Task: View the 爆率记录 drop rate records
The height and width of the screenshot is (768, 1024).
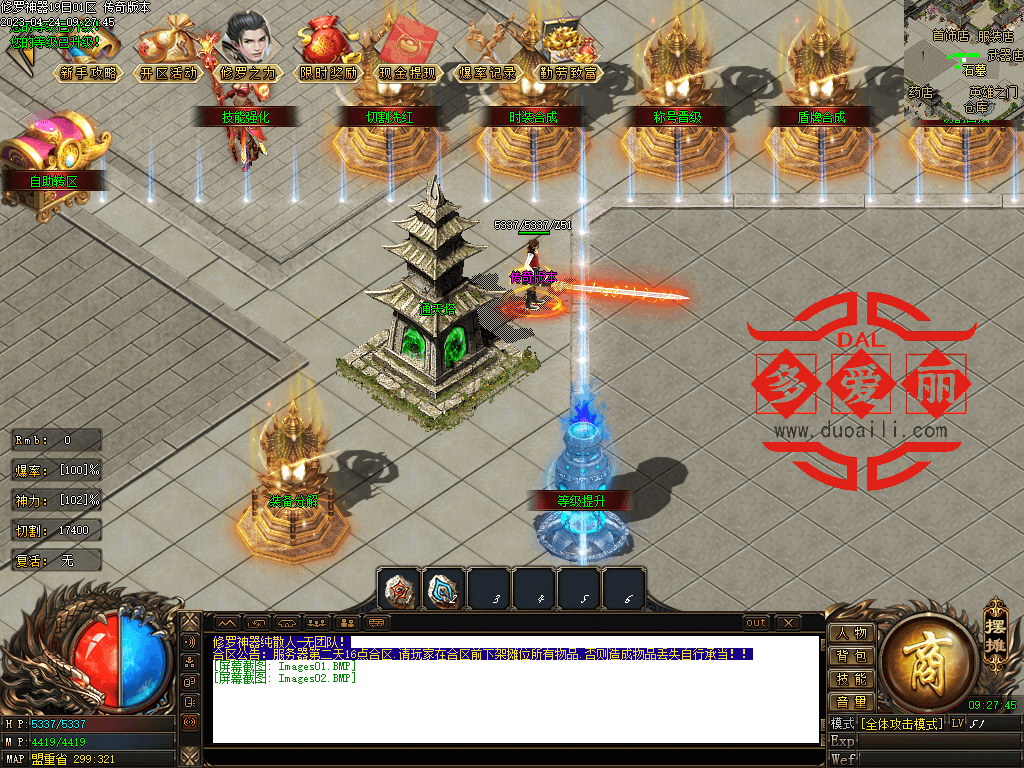Action: point(487,72)
